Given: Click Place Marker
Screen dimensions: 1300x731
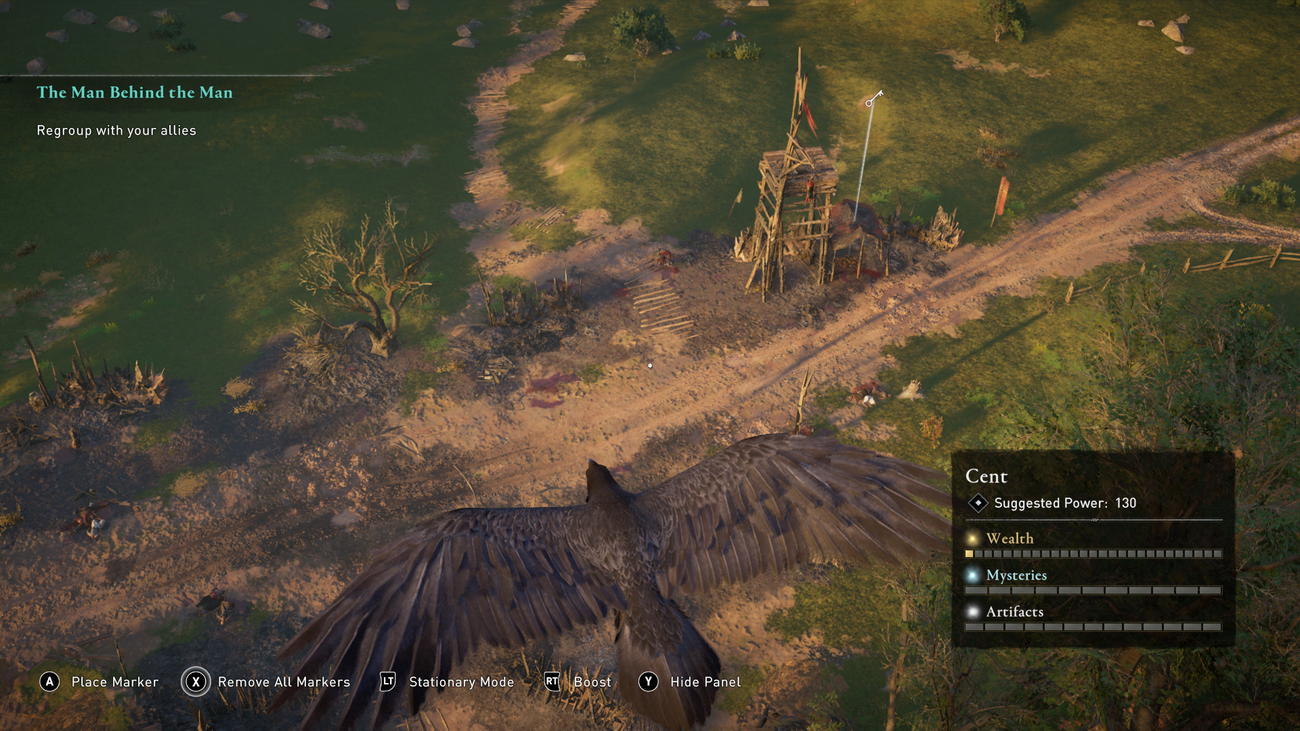Looking at the screenshot, I should click(x=113, y=681).
